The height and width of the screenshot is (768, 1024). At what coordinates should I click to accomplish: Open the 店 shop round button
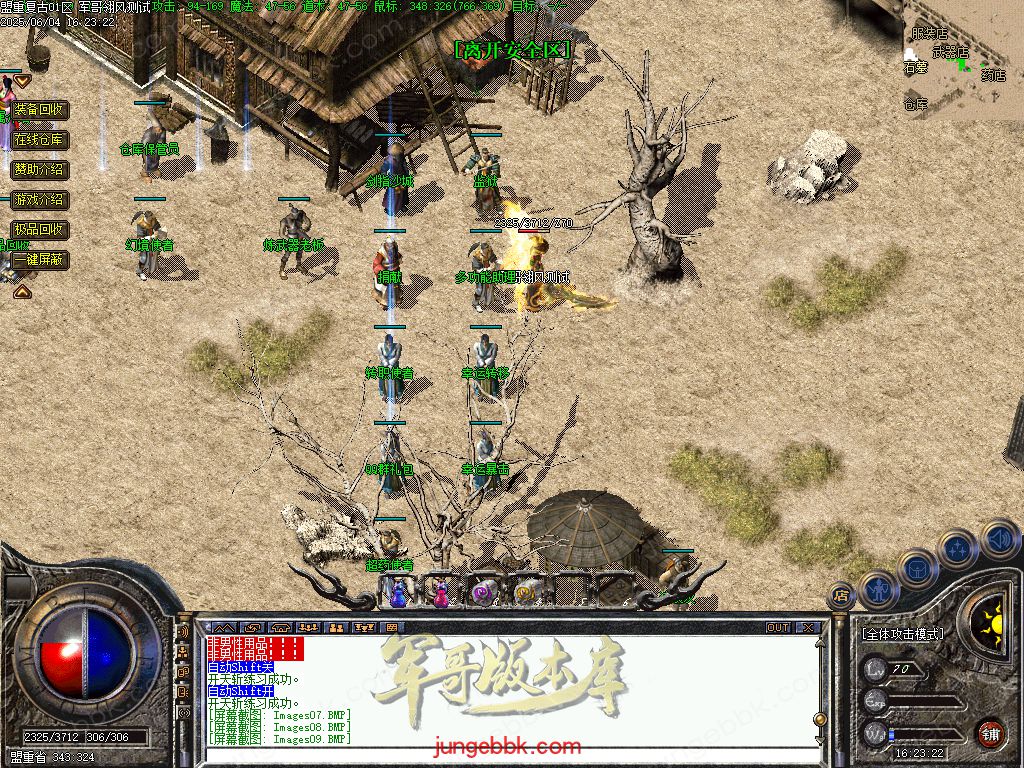[841, 594]
